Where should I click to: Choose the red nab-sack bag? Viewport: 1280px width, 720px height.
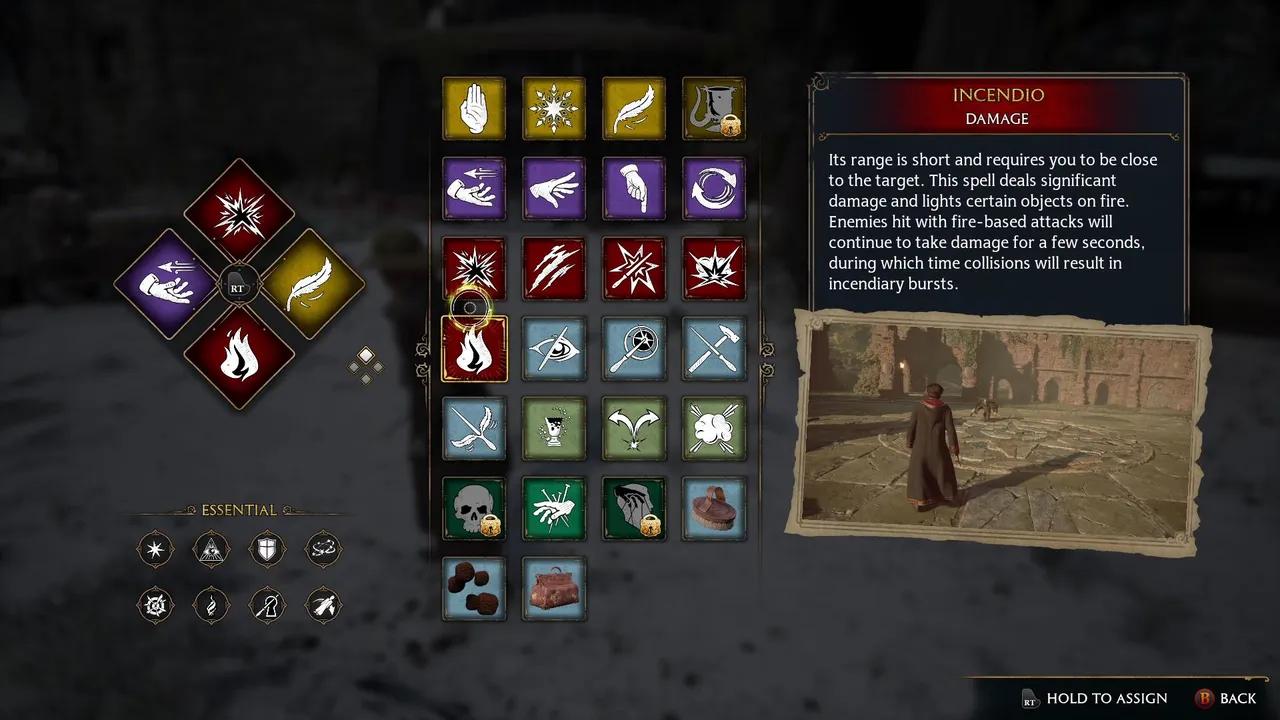(x=554, y=589)
